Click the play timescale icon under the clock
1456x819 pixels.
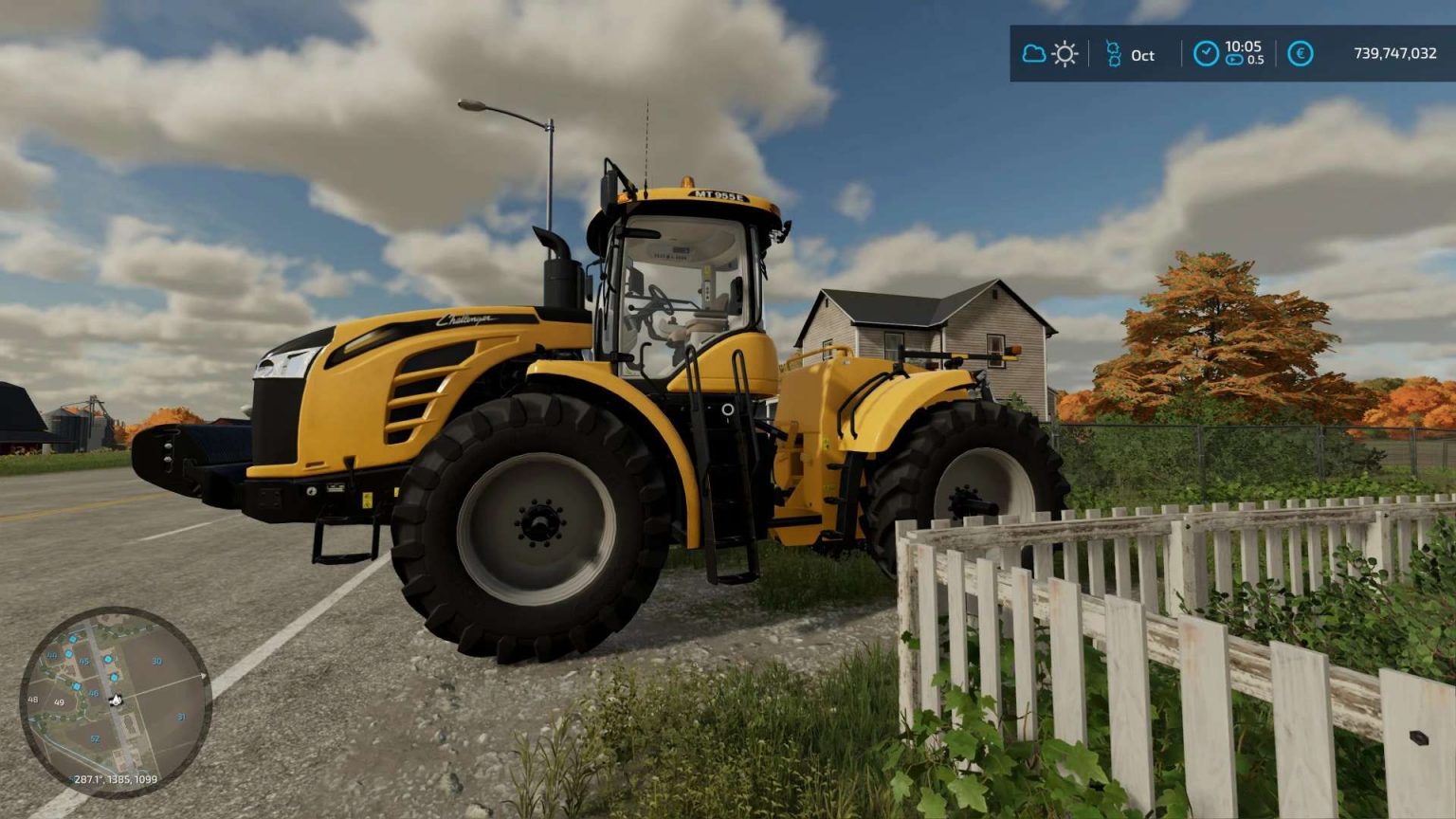[x=1234, y=61]
